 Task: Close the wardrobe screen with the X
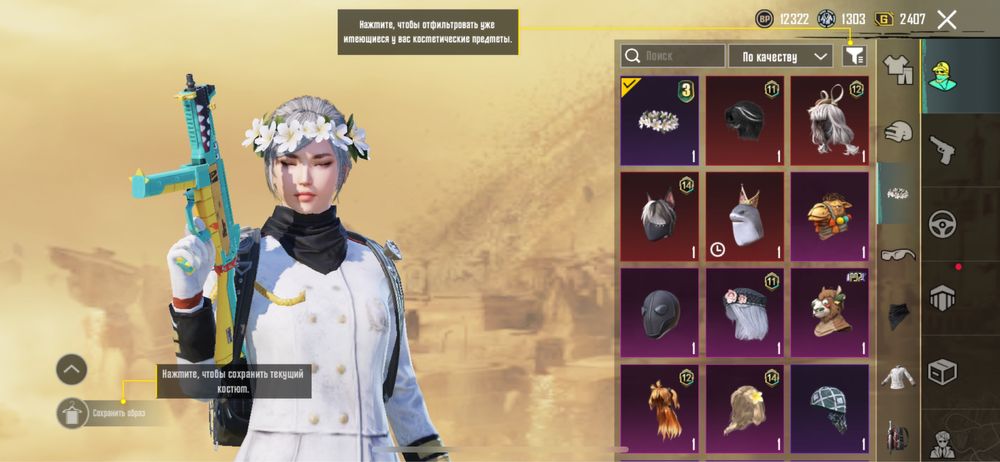(x=946, y=19)
